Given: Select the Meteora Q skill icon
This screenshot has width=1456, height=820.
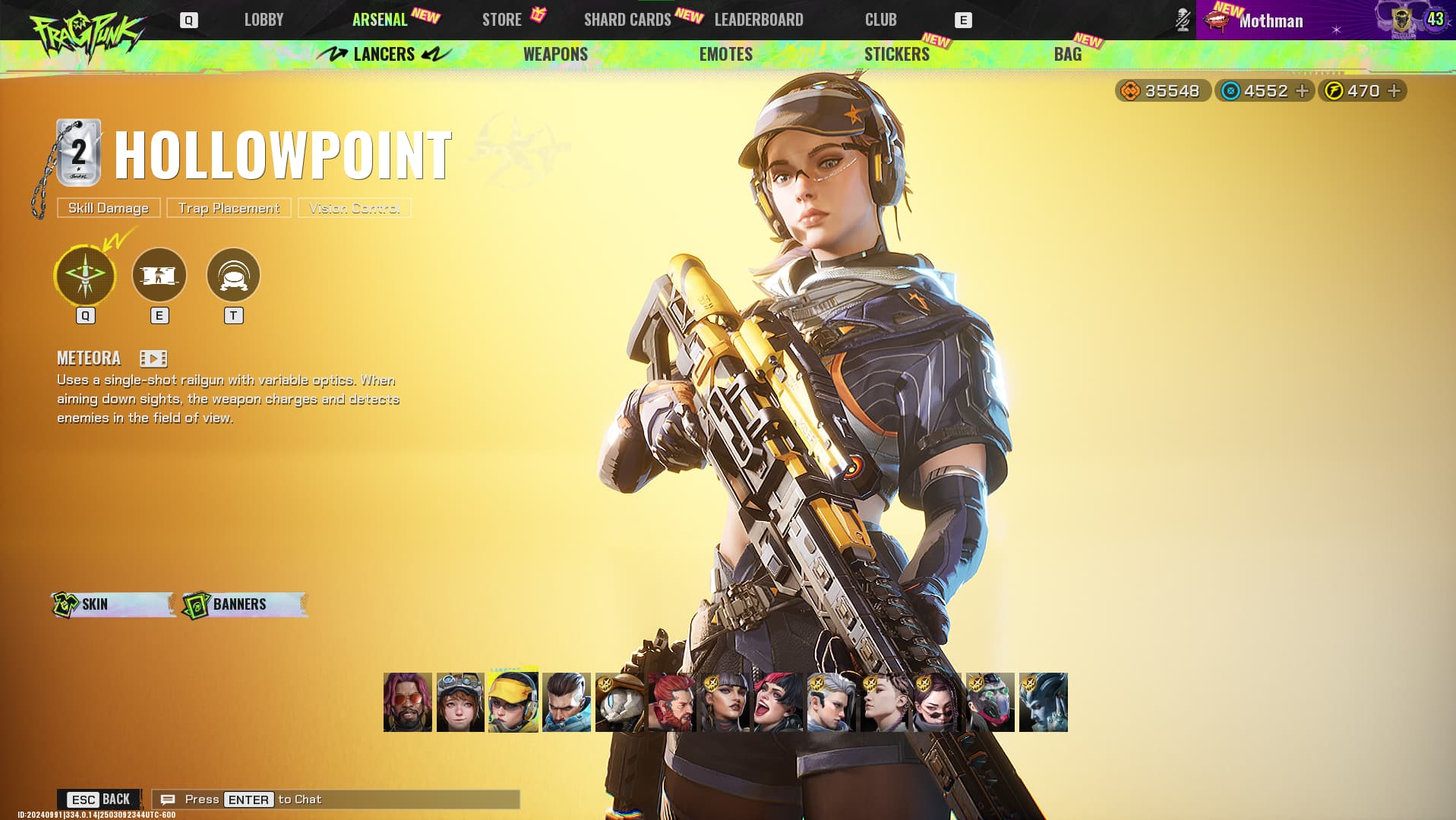Looking at the screenshot, I should click(x=85, y=275).
